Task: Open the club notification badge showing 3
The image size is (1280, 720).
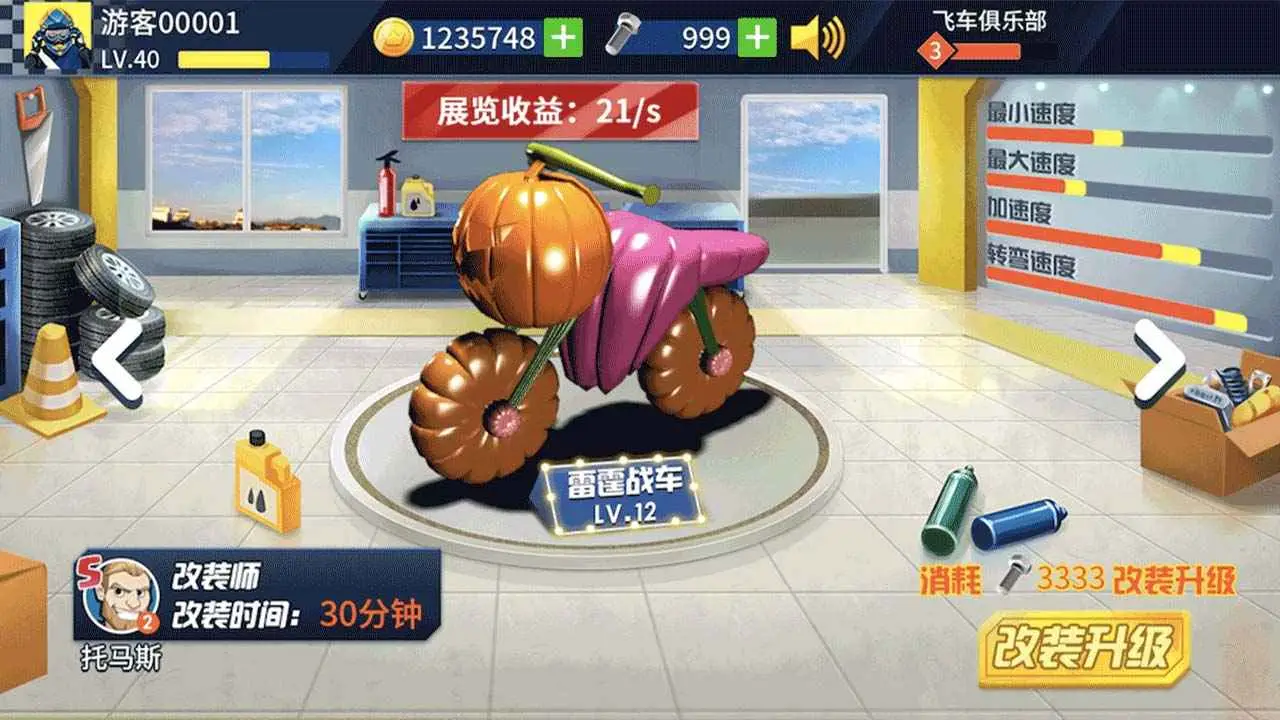Action: tap(934, 48)
